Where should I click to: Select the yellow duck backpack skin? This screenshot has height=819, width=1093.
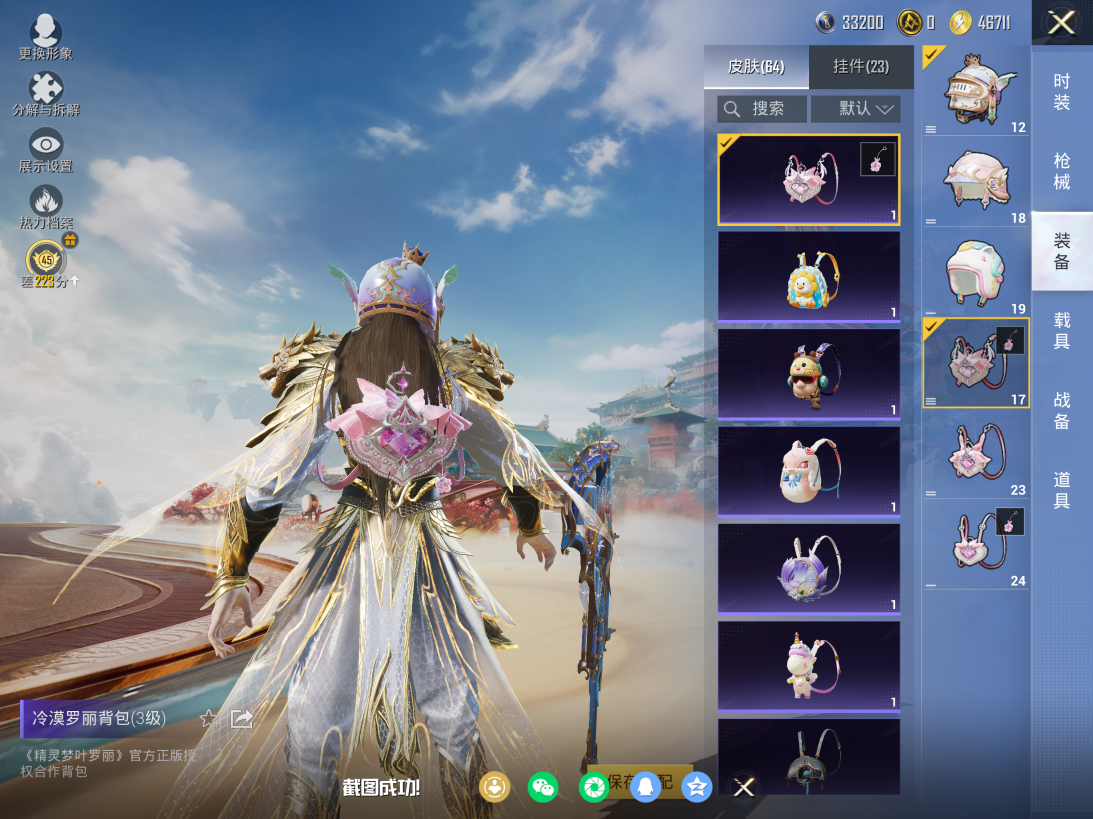[809, 277]
